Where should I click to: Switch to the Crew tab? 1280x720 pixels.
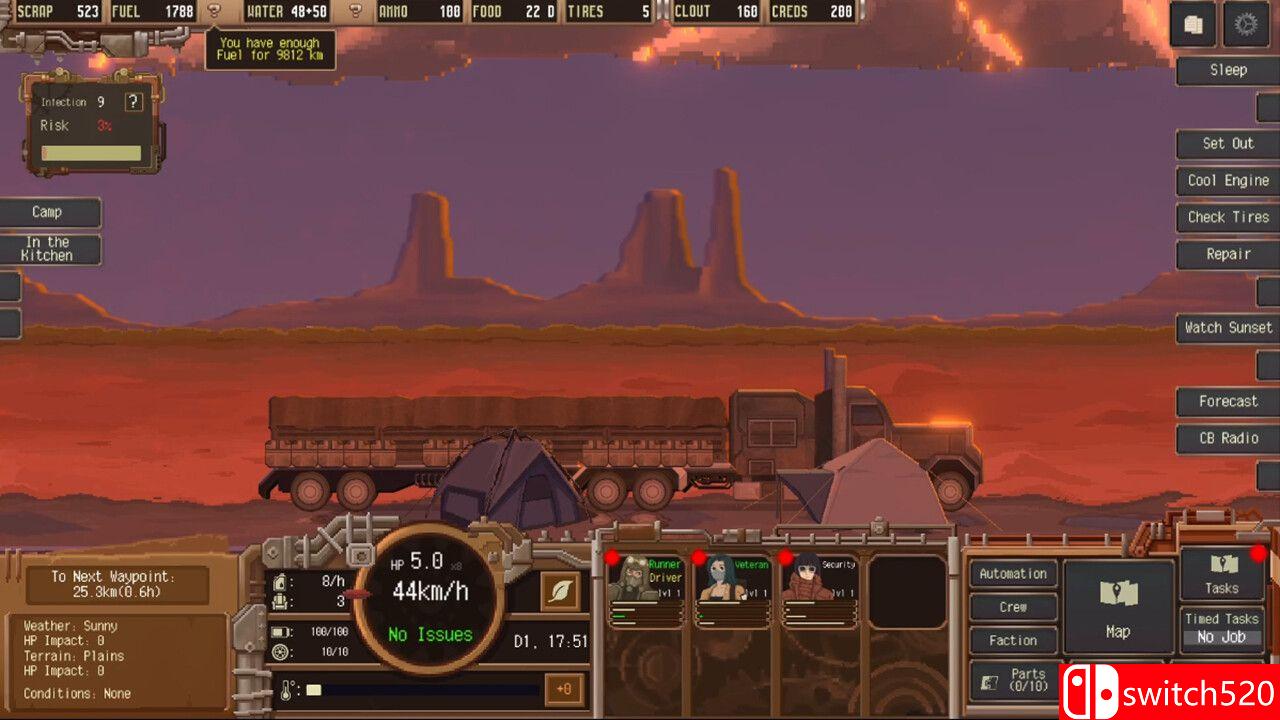1012,607
